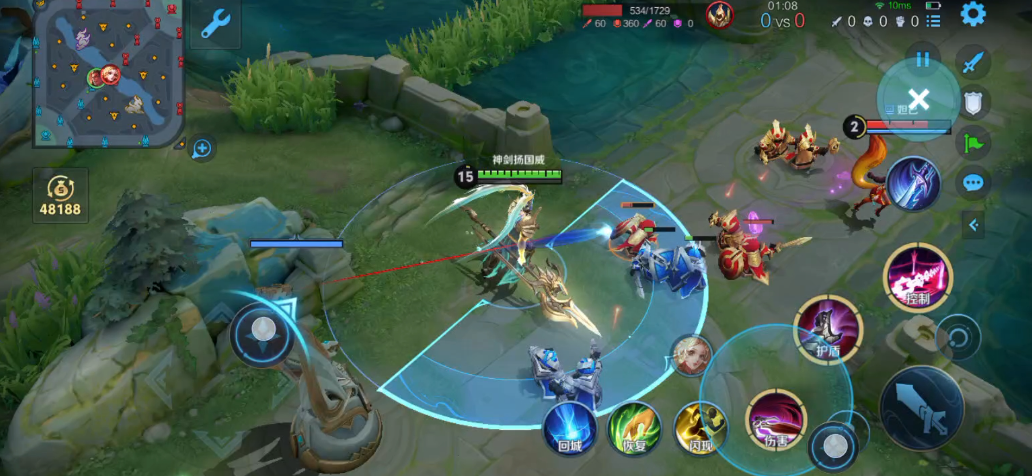Select the blonde hero portrait target icon
Image resolution: width=1032 pixels, height=476 pixels.
(691, 356)
